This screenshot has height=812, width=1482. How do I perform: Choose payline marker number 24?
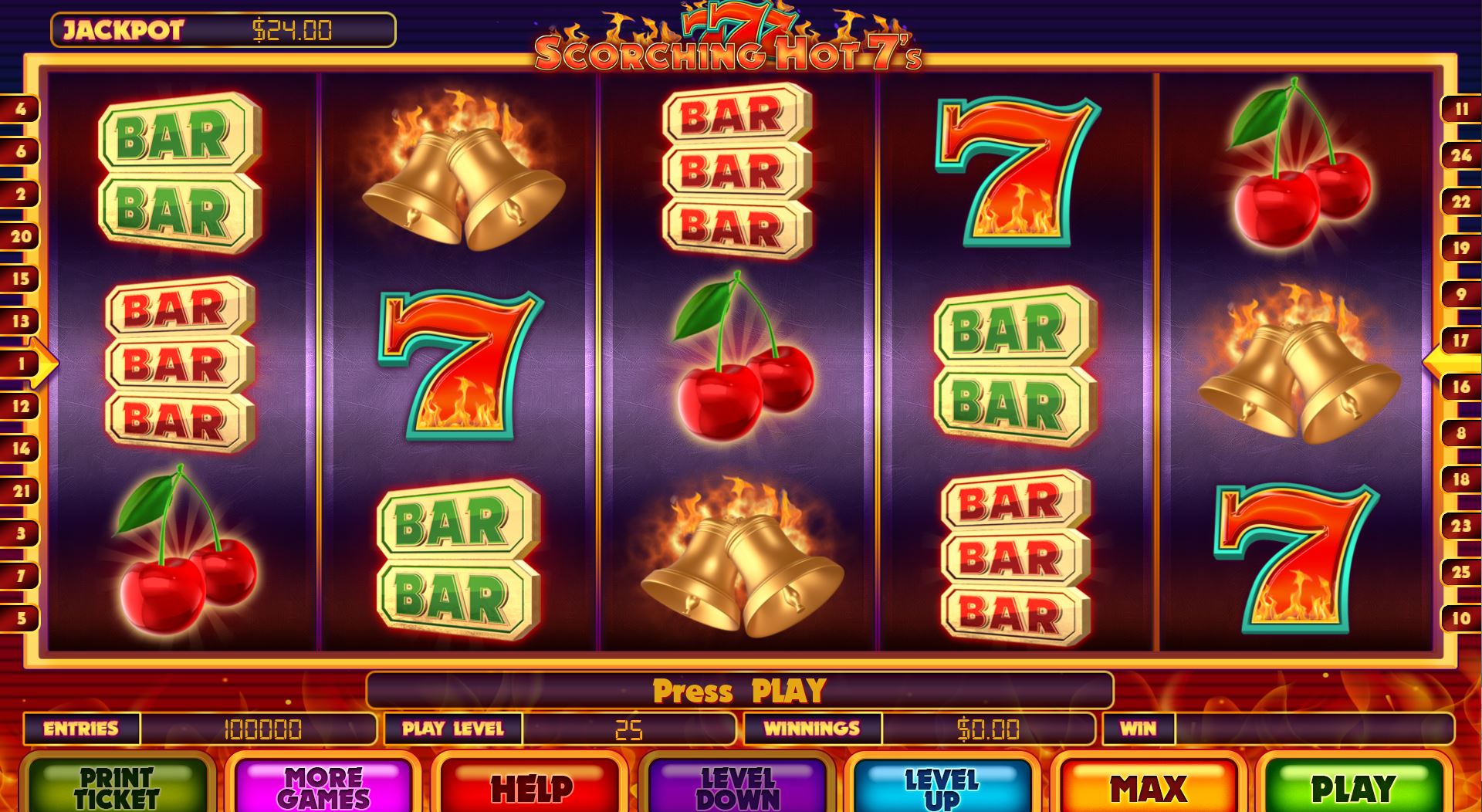coord(1460,156)
